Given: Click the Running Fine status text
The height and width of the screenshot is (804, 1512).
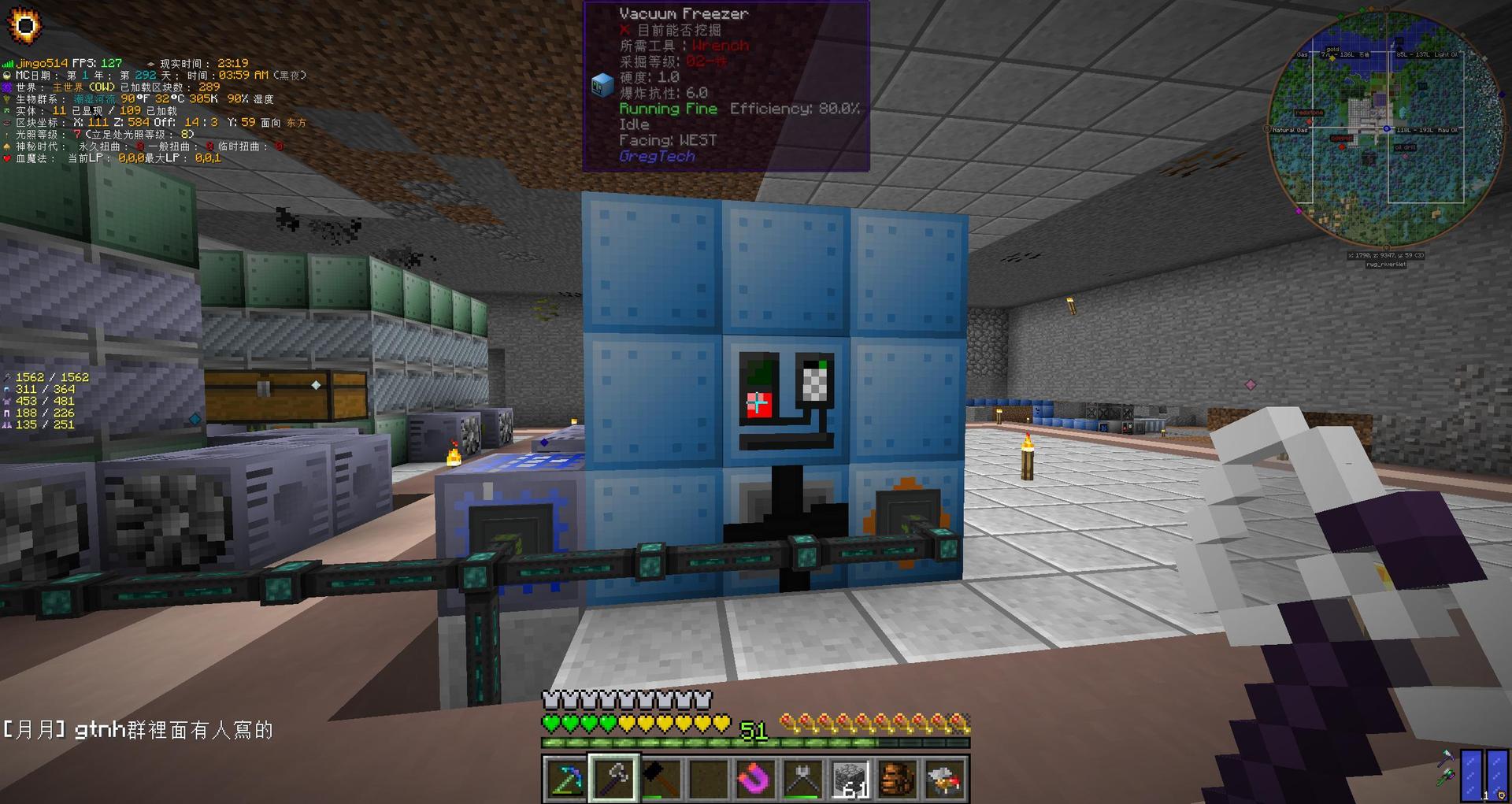Looking at the screenshot, I should (x=668, y=109).
